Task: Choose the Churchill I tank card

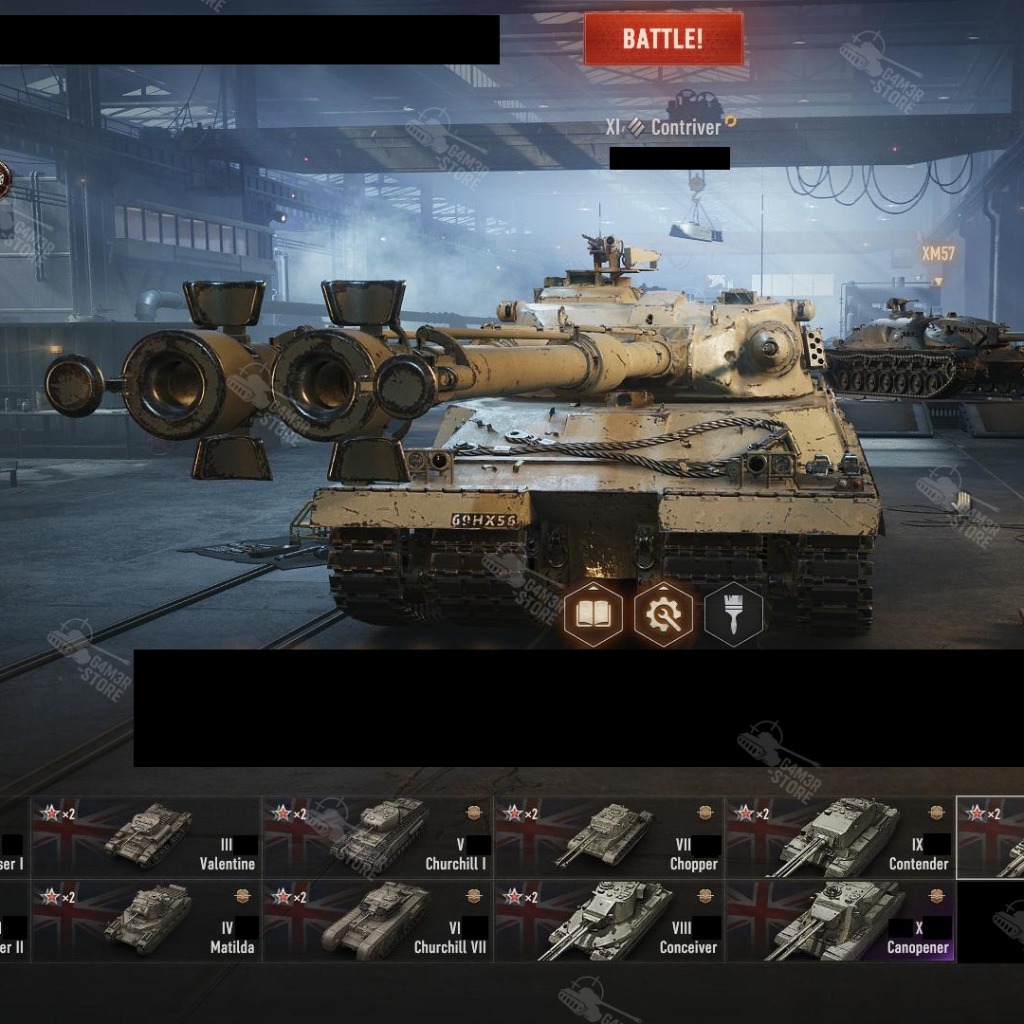Action: tap(377, 837)
